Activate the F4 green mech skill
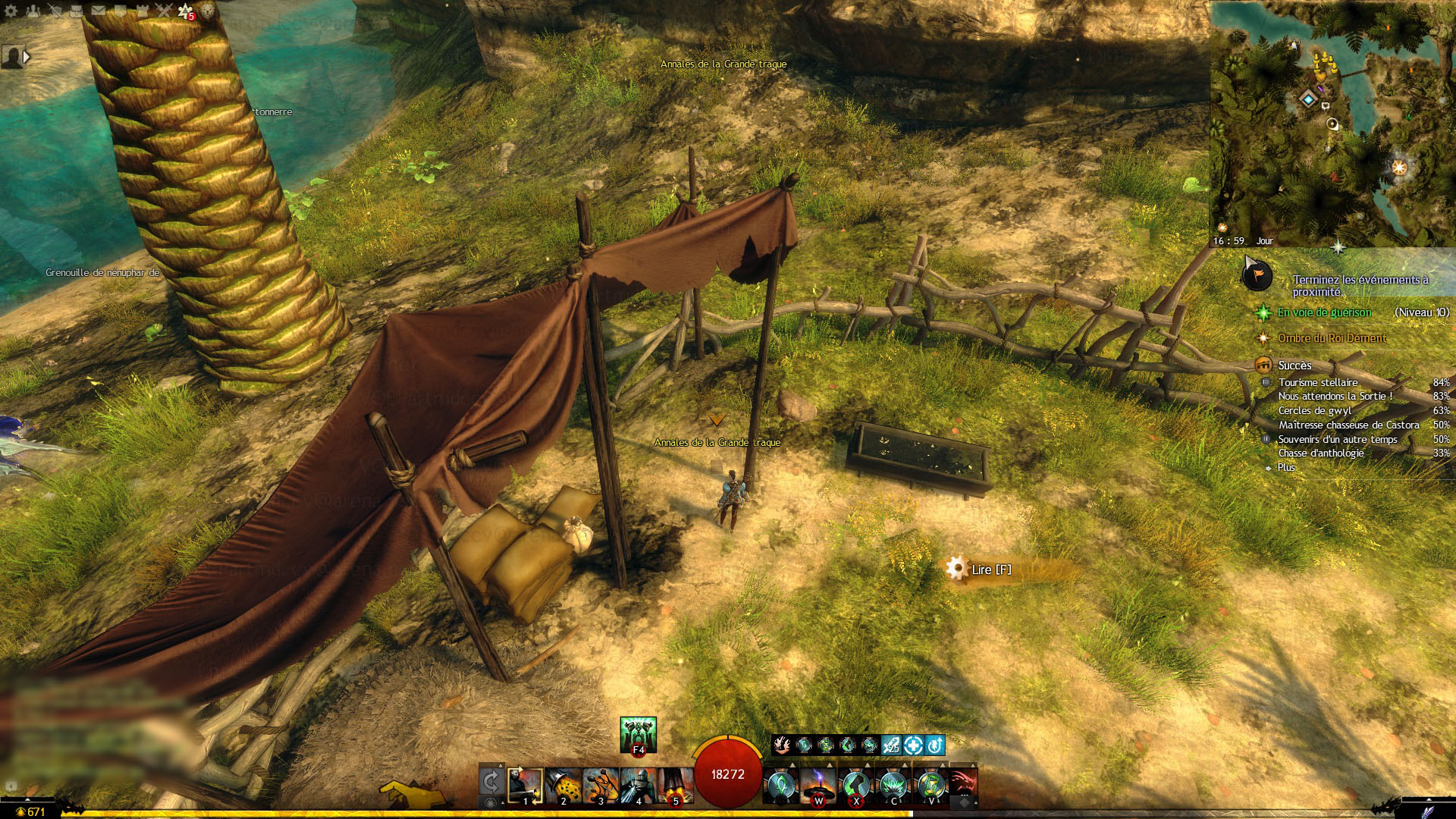This screenshot has height=819, width=1456. pyautogui.click(x=638, y=734)
